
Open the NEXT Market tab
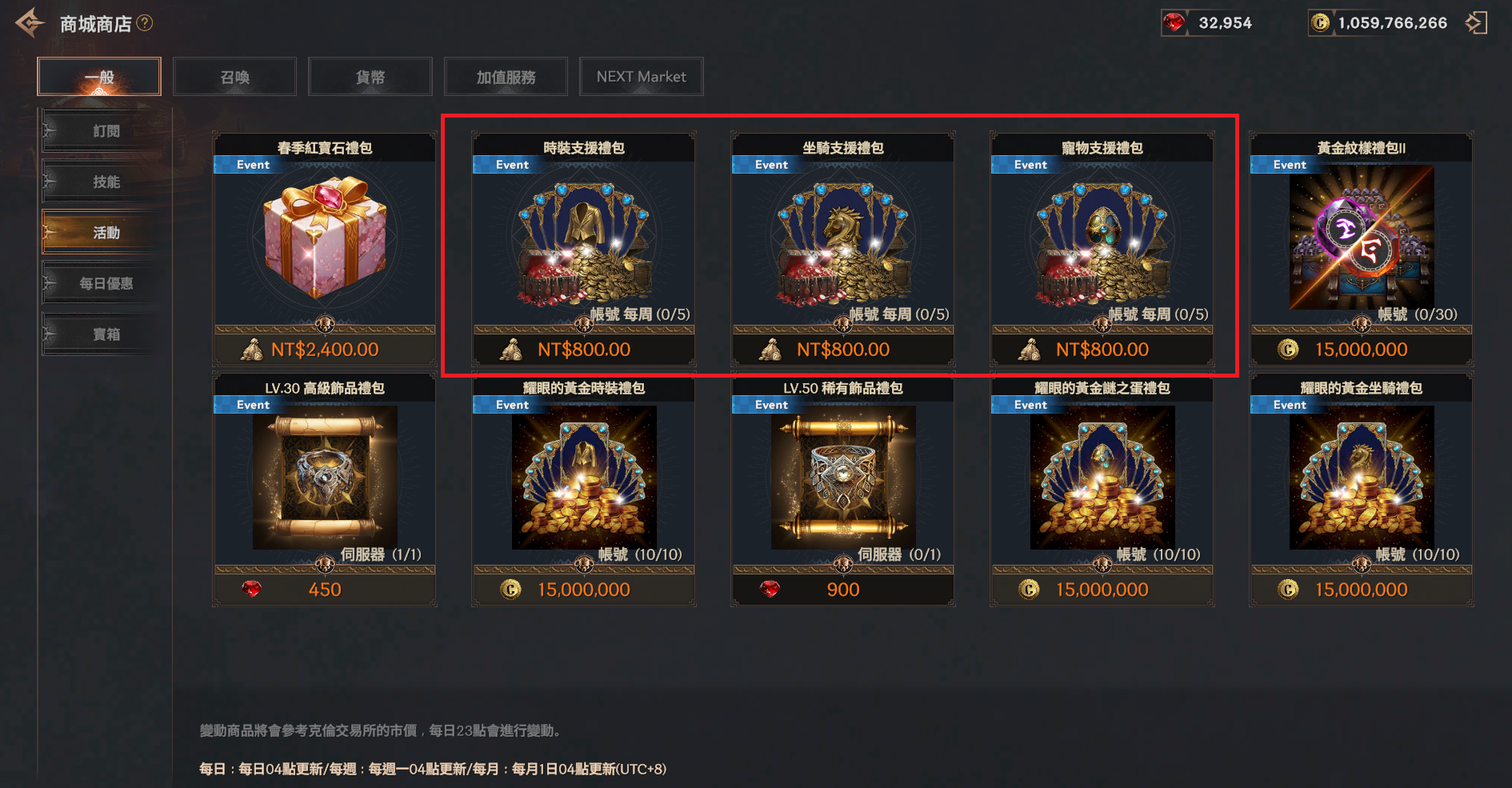coord(641,77)
